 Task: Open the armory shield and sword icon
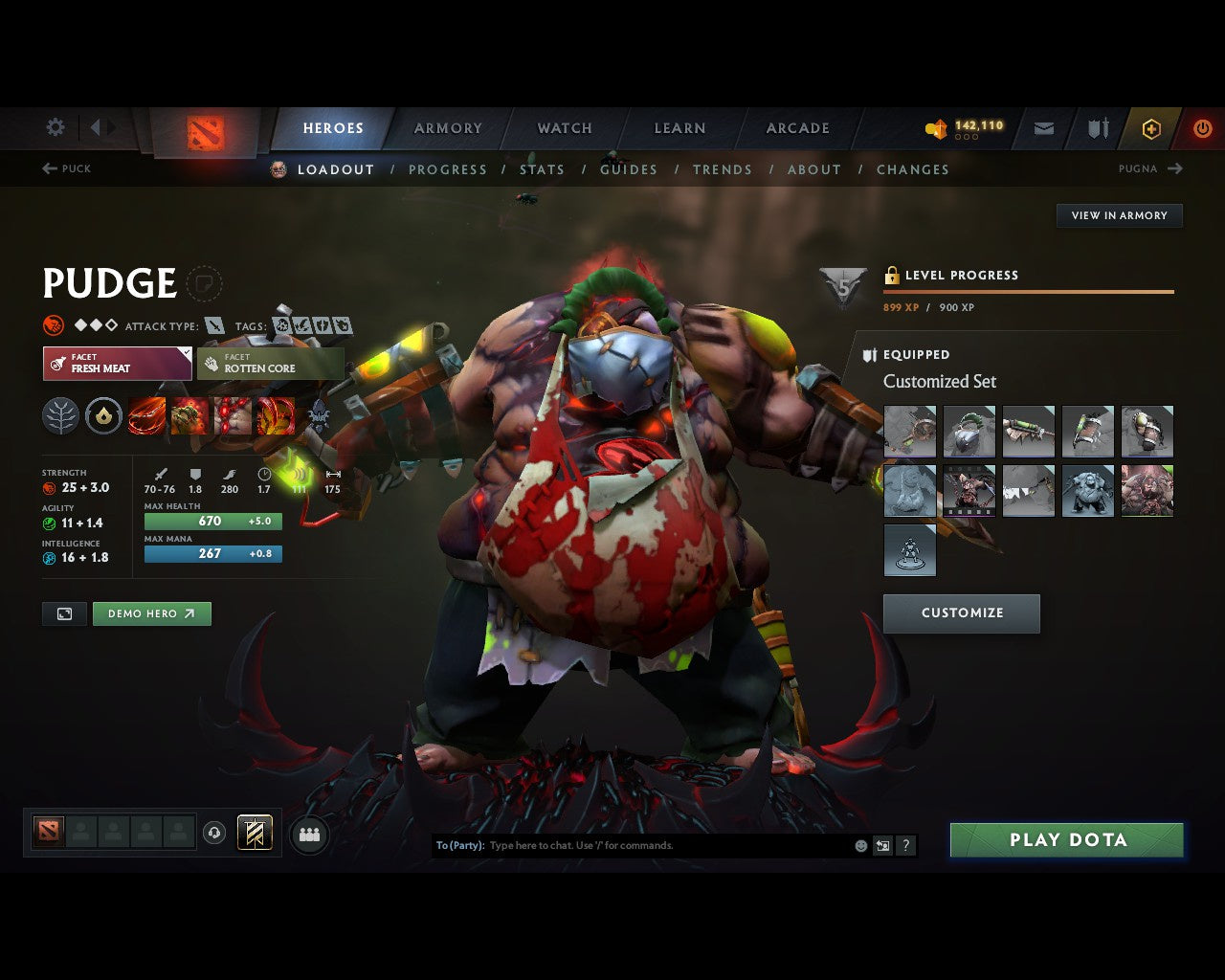click(1097, 128)
